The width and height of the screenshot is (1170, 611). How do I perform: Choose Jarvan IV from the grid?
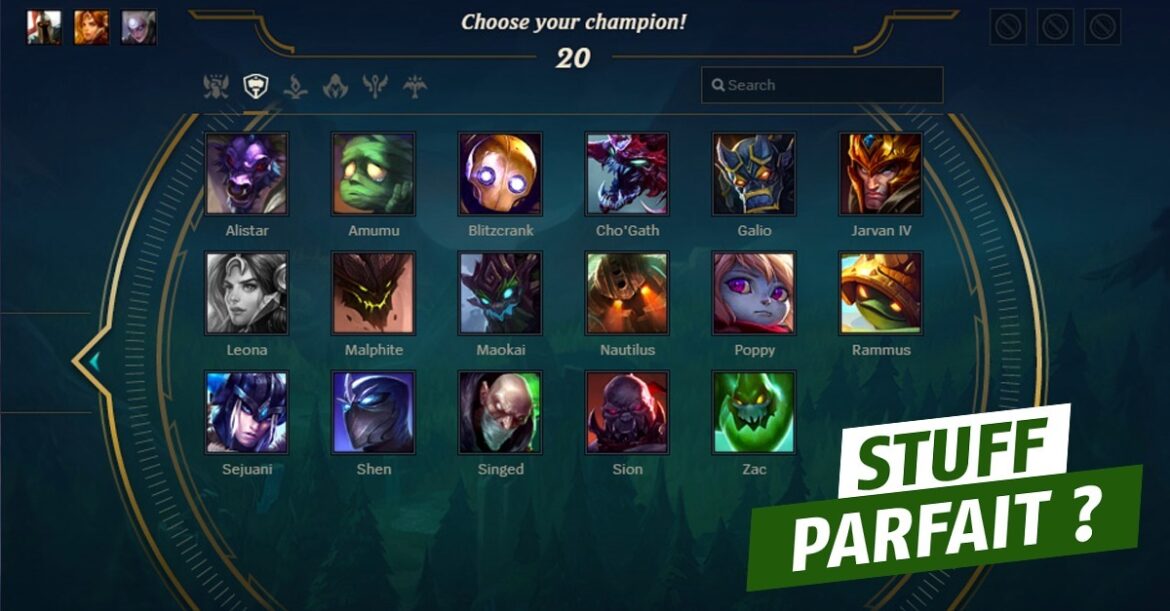pyautogui.click(x=880, y=175)
